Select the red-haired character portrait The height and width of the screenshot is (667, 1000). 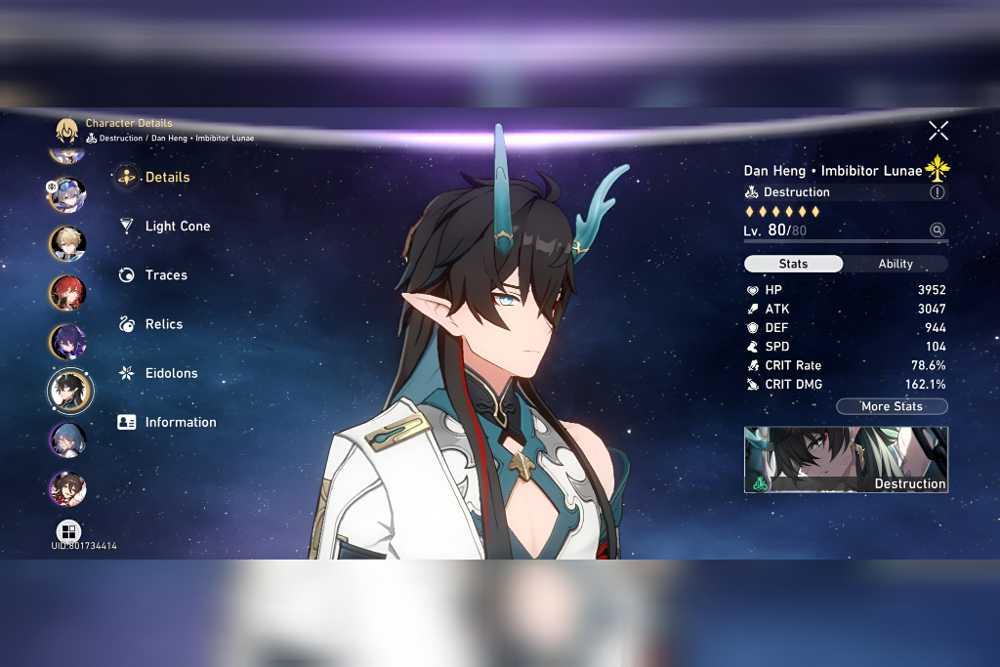pyautogui.click(x=67, y=292)
